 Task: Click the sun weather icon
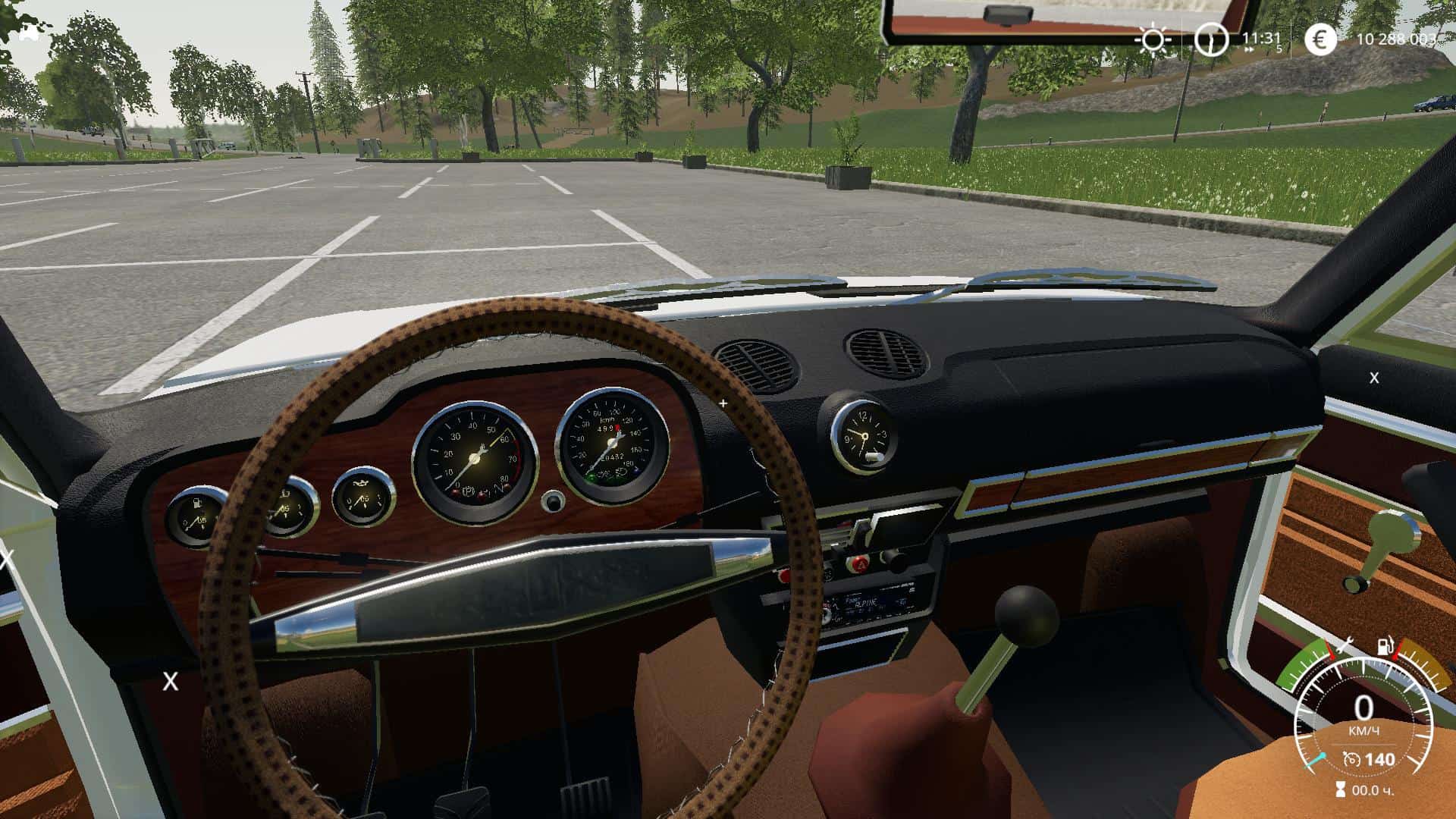(x=1153, y=39)
